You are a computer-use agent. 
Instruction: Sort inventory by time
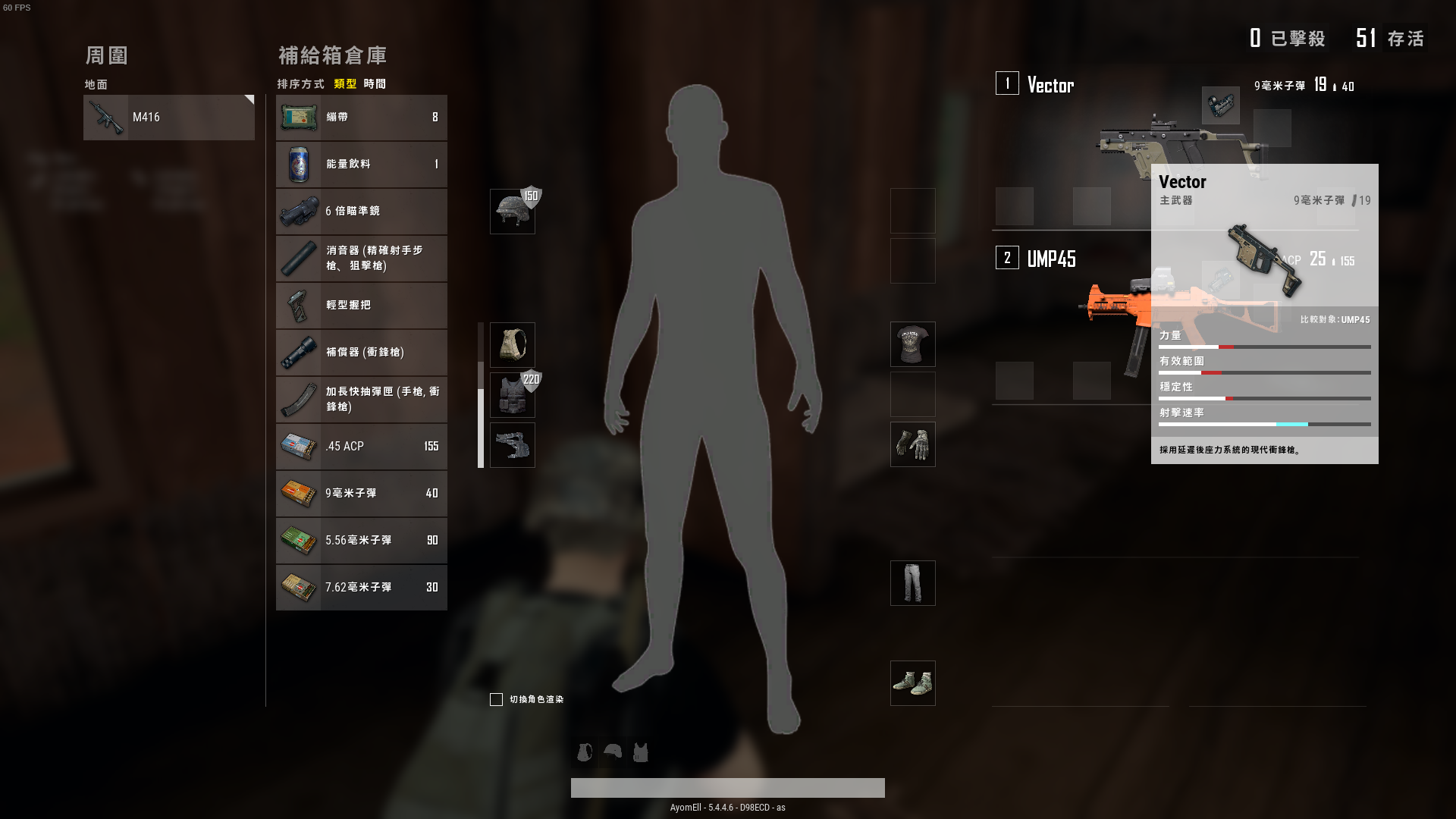click(x=375, y=84)
